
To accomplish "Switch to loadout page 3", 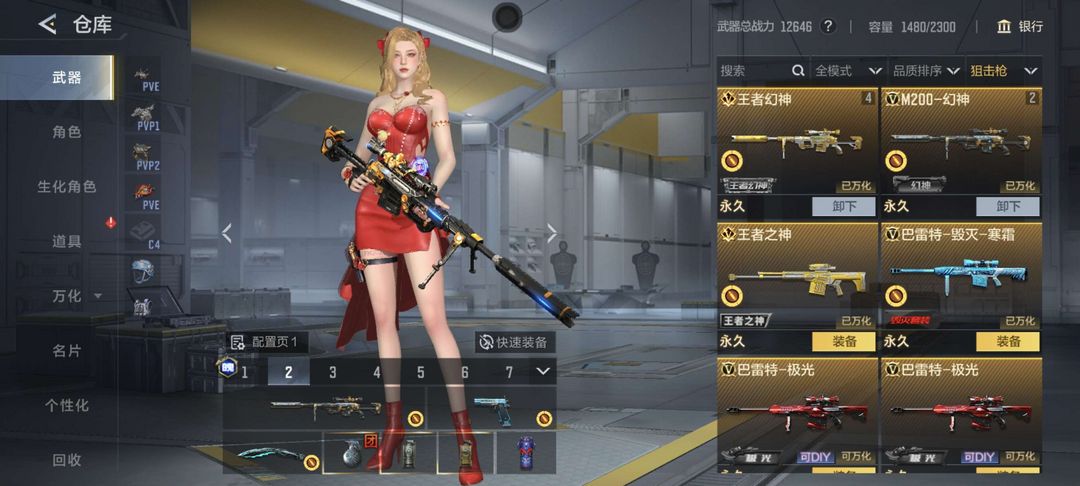I will coord(333,373).
